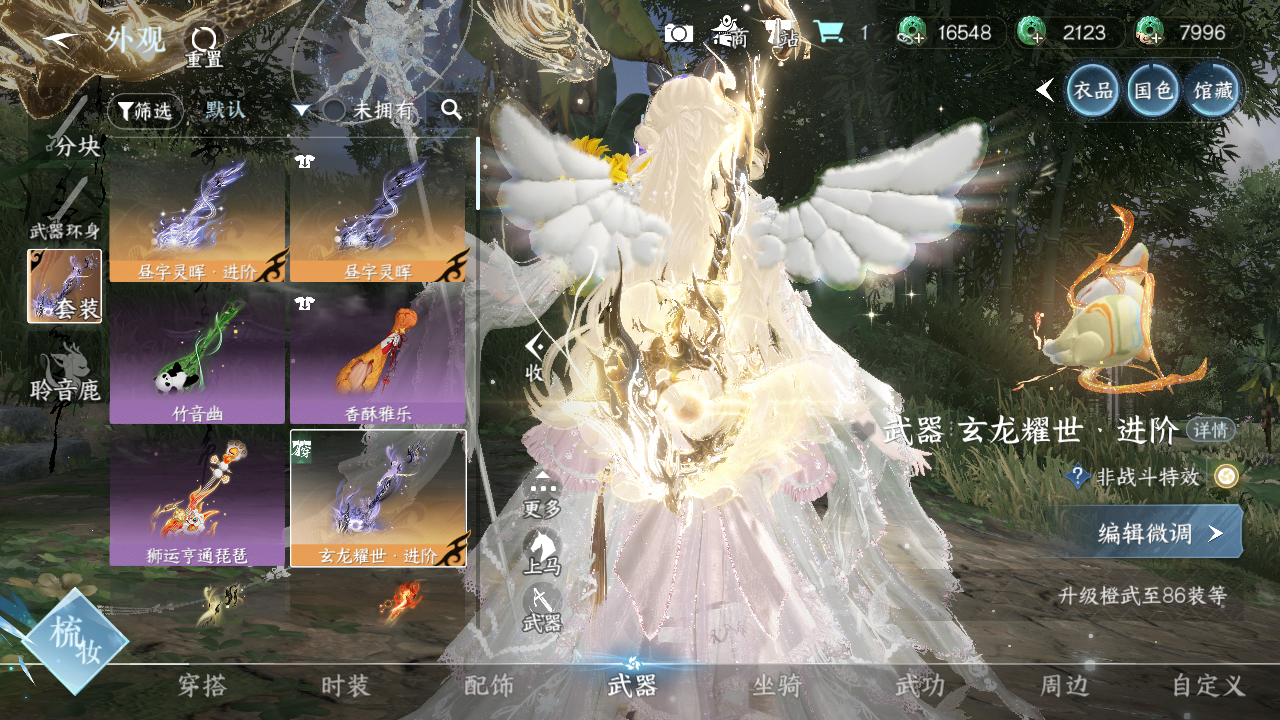Open the shopping cart

(828, 32)
